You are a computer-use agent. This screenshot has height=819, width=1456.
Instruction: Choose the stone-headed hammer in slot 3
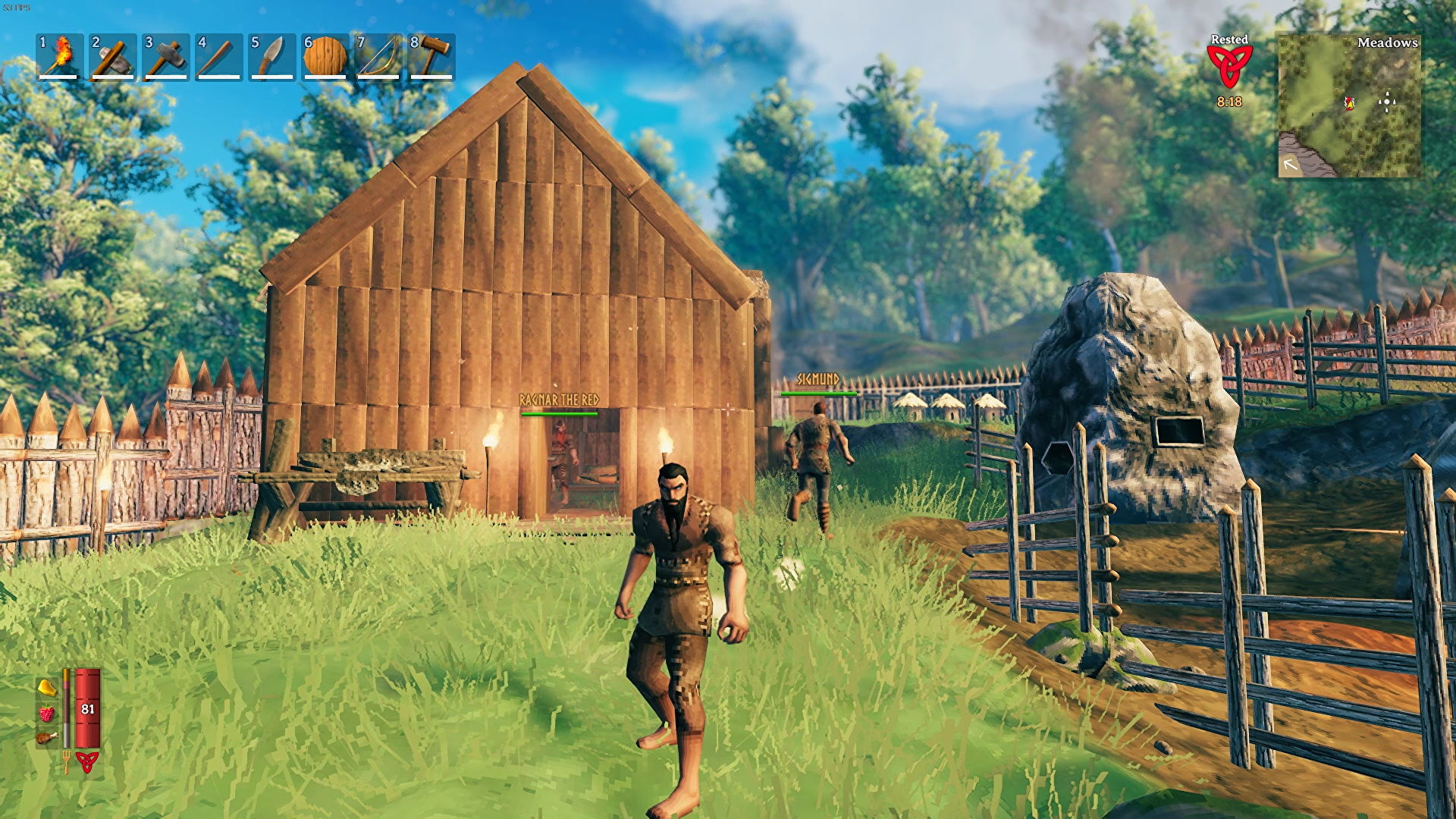tap(166, 56)
